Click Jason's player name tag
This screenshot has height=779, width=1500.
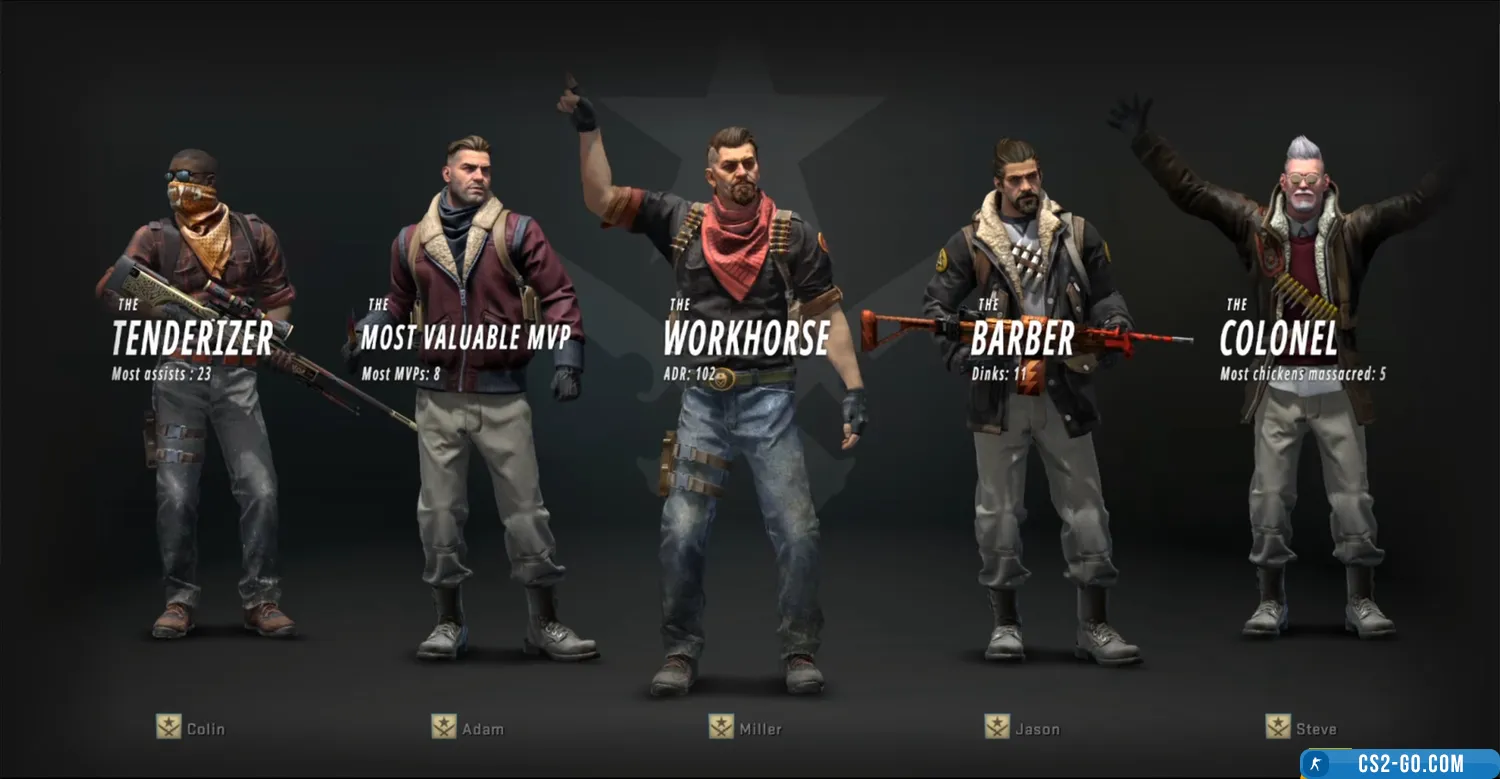(x=1036, y=729)
